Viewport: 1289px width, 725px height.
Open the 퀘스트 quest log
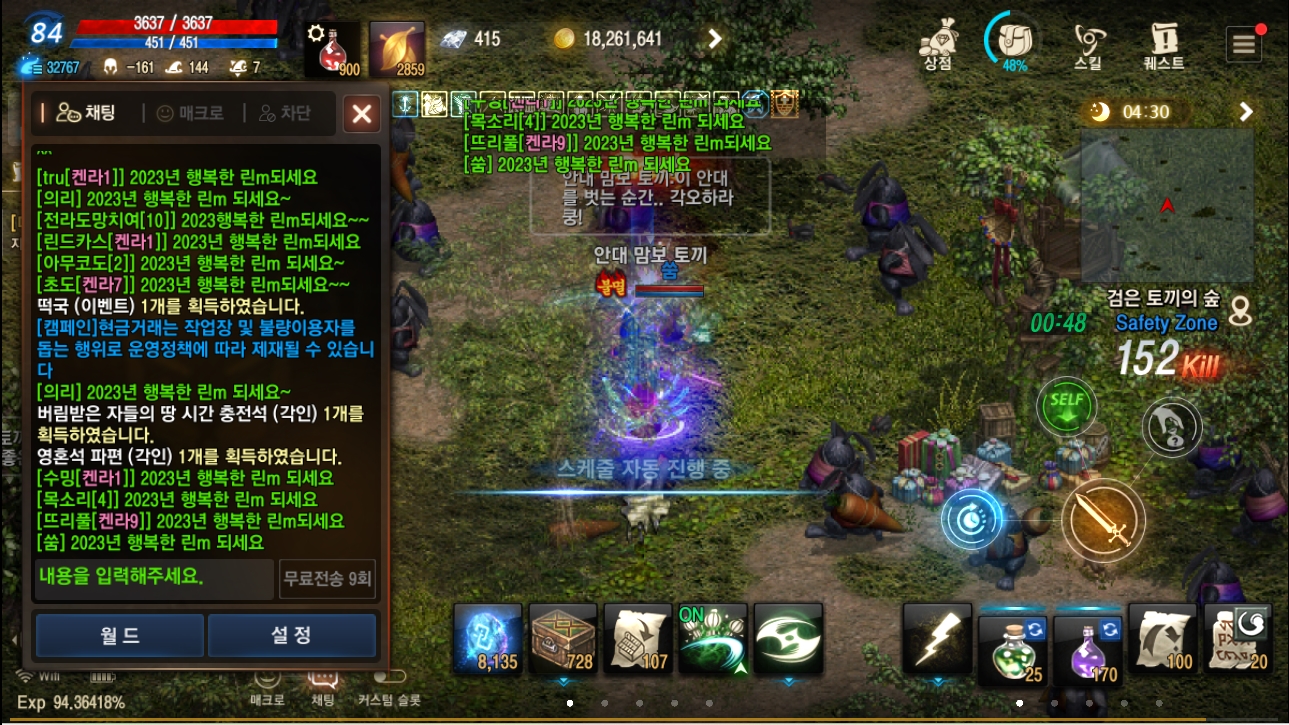[1164, 45]
